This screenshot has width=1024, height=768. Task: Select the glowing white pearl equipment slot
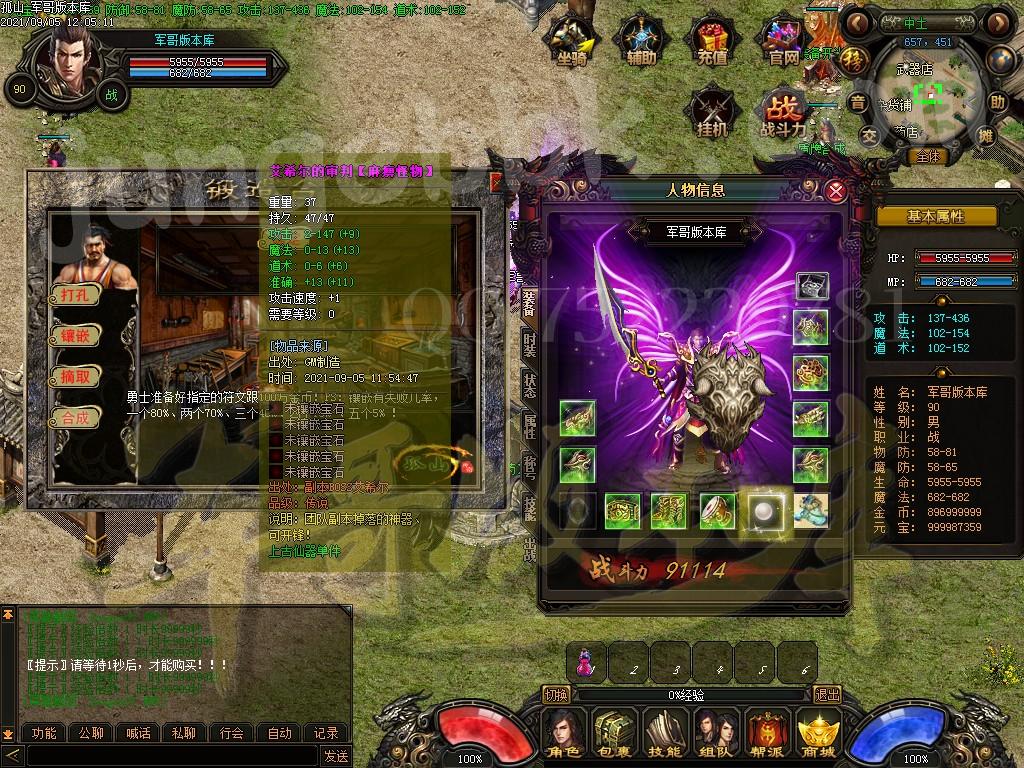click(x=767, y=510)
